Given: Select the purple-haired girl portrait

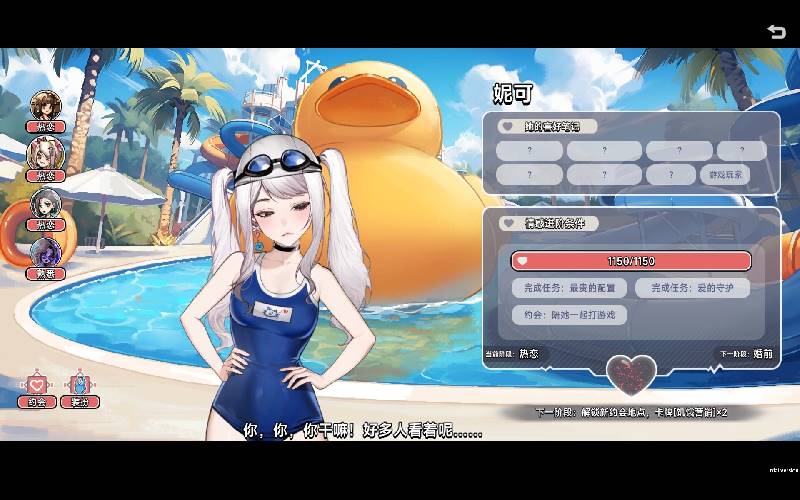Looking at the screenshot, I should click(46, 251).
